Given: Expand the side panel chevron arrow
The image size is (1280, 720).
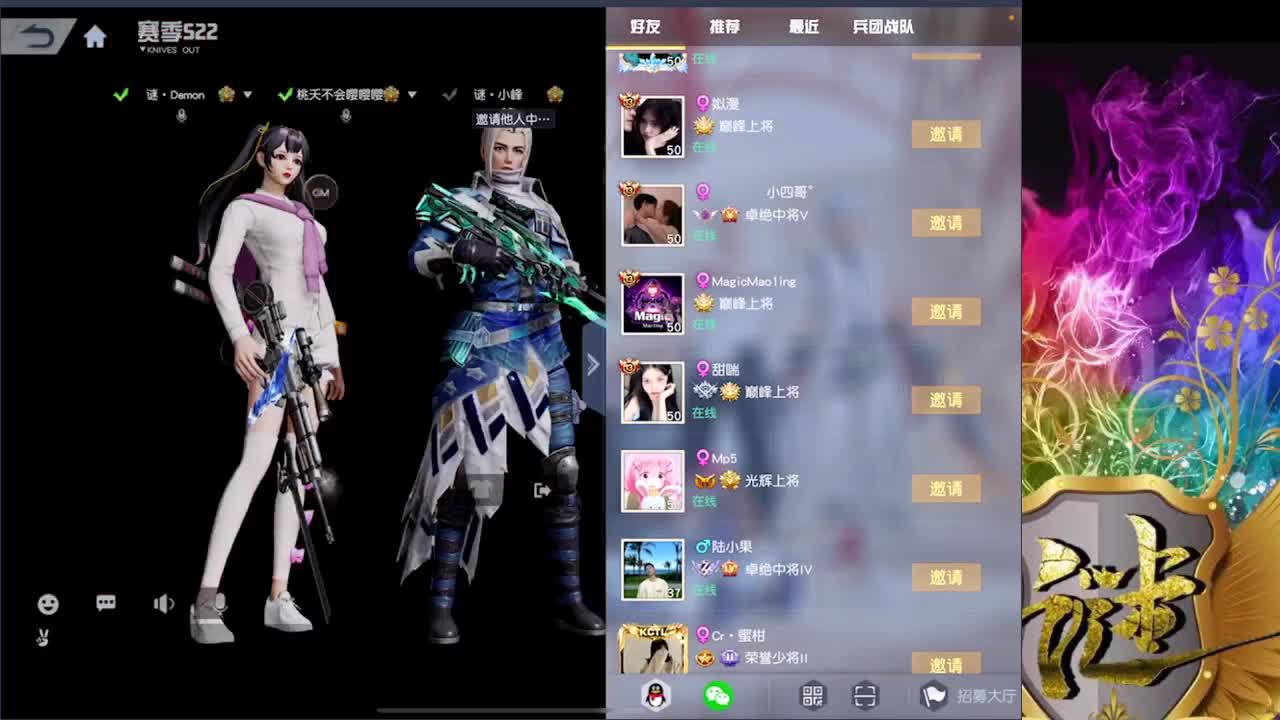Looking at the screenshot, I should tap(593, 364).
